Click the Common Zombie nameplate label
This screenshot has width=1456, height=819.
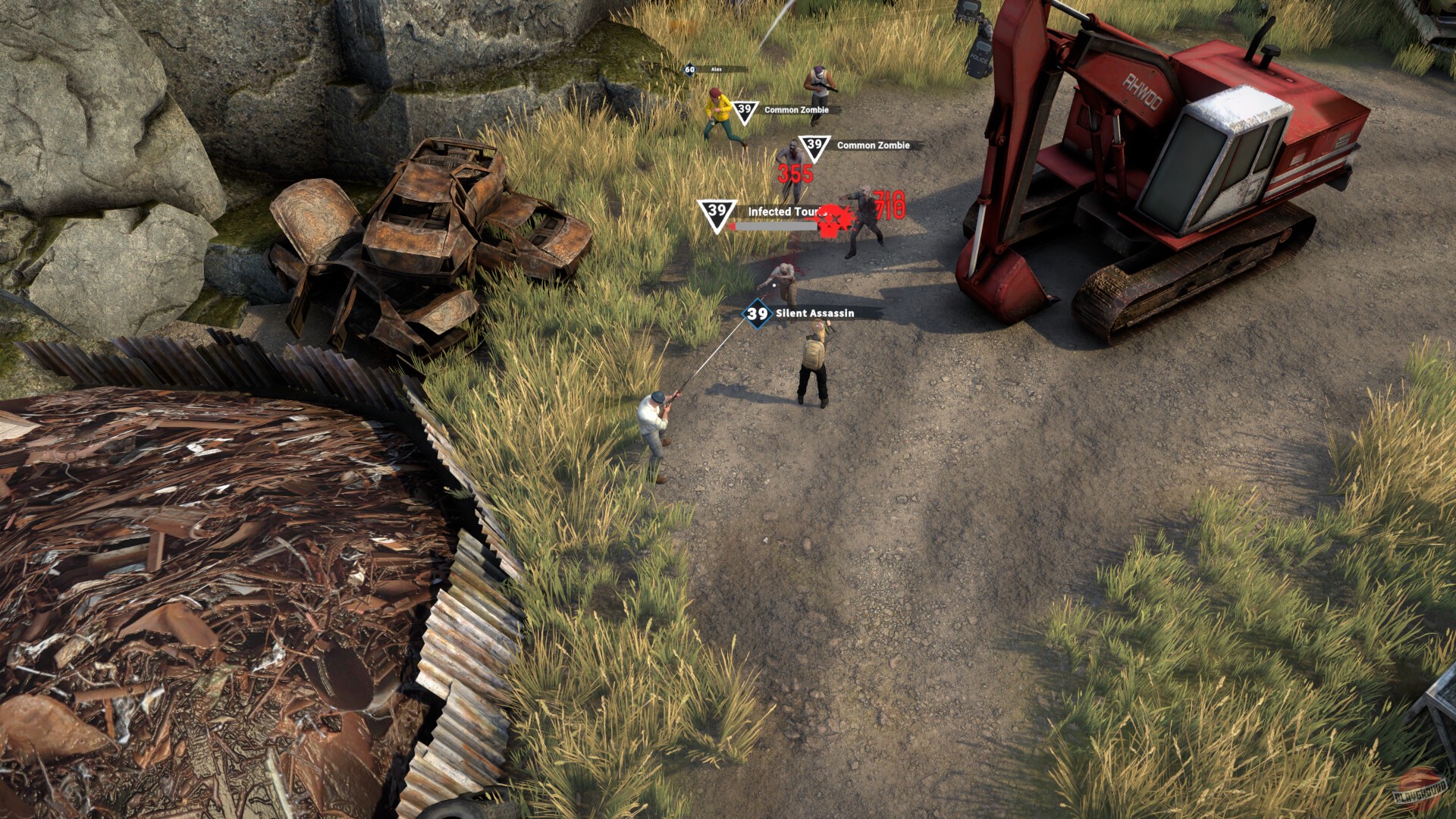point(796,109)
